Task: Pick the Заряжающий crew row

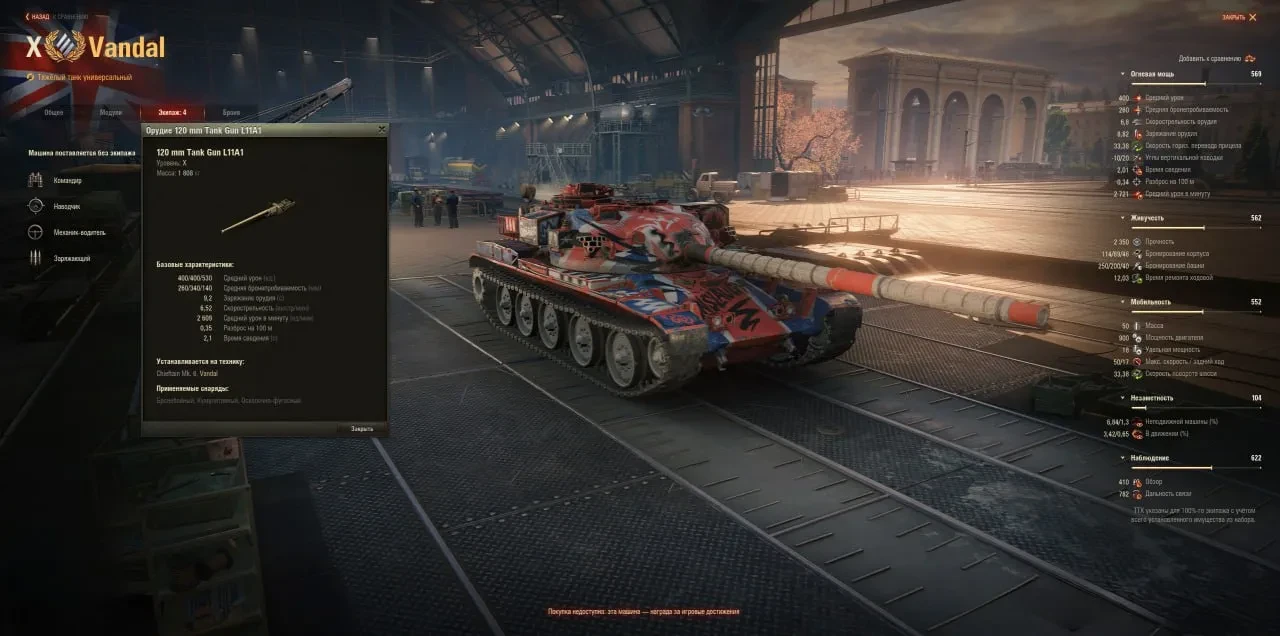Action: pyautogui.click(x=72, y=258)
